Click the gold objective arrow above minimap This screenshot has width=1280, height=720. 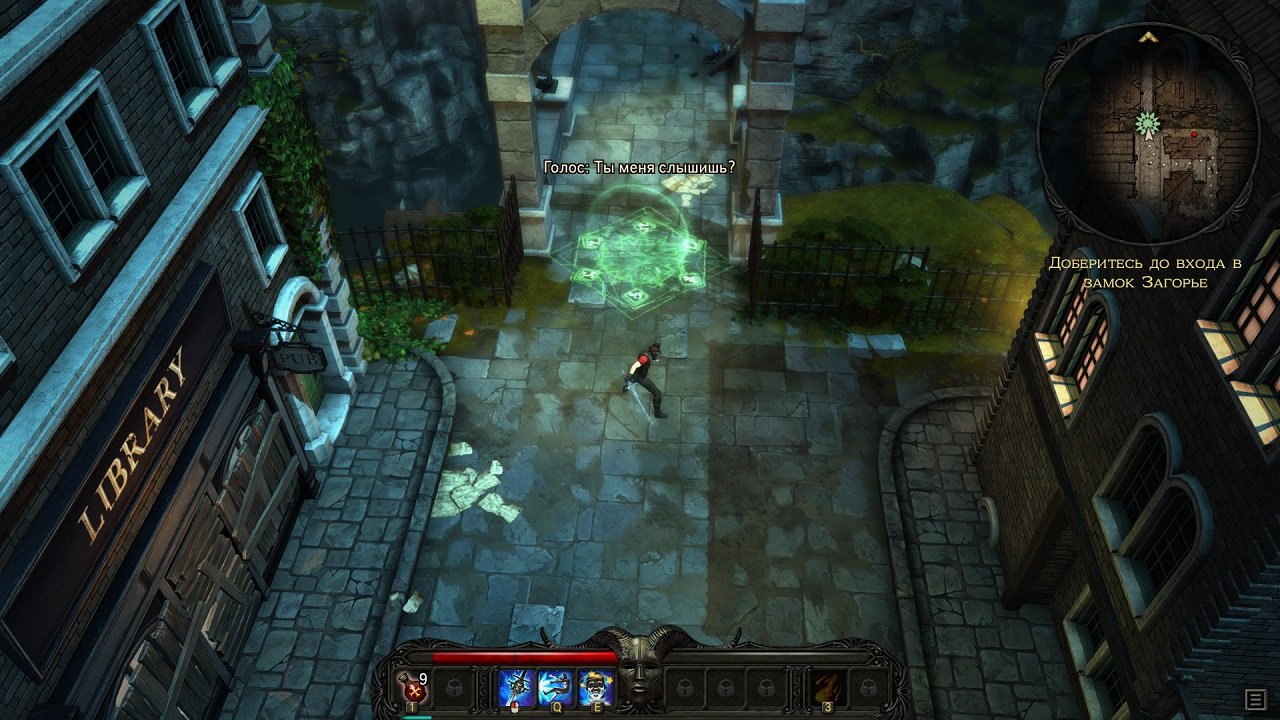pyautogui.click(x=1148, y=37)
